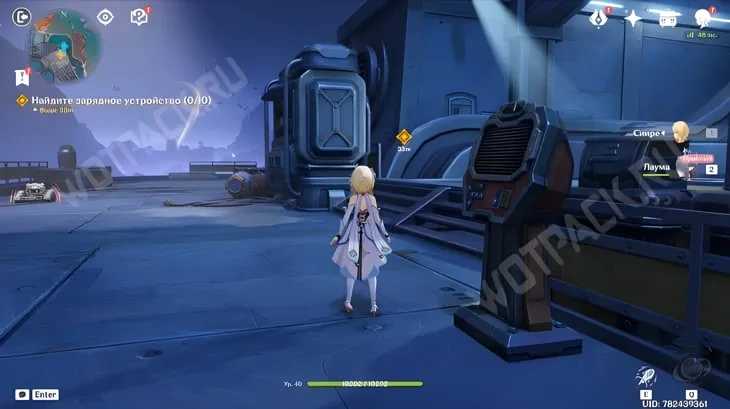Open the battle pass icon
This screenshot has height=409, width=730.
point(667,18)
